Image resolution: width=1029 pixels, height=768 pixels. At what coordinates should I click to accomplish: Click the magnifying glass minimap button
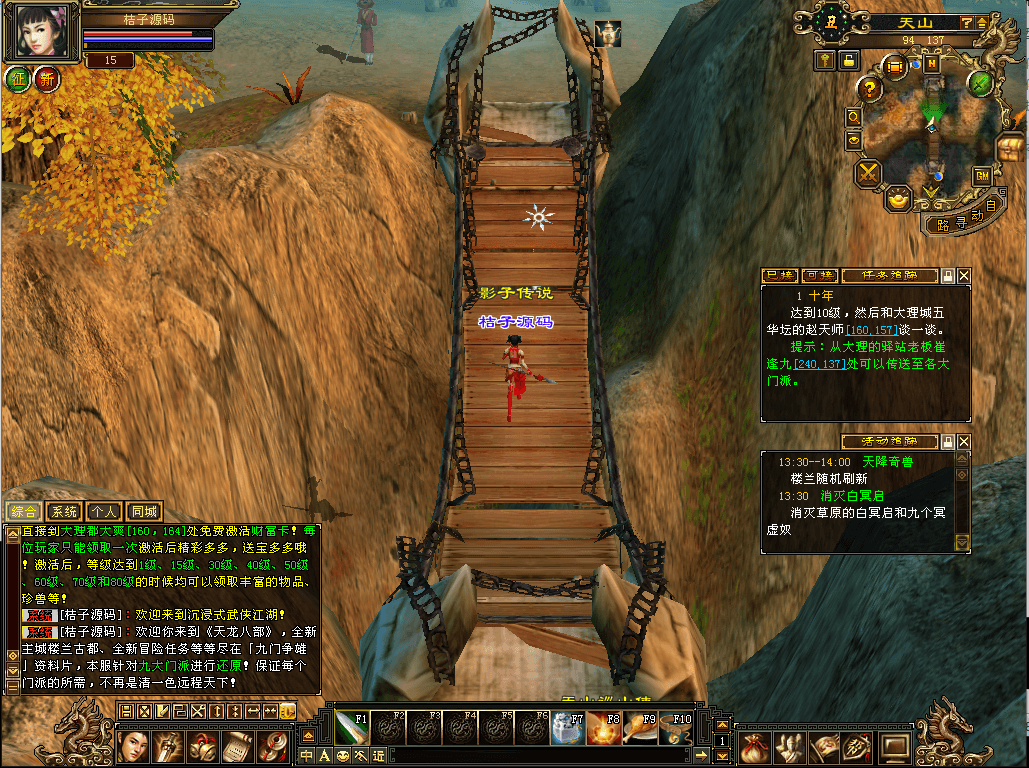(x=854, y=117)
